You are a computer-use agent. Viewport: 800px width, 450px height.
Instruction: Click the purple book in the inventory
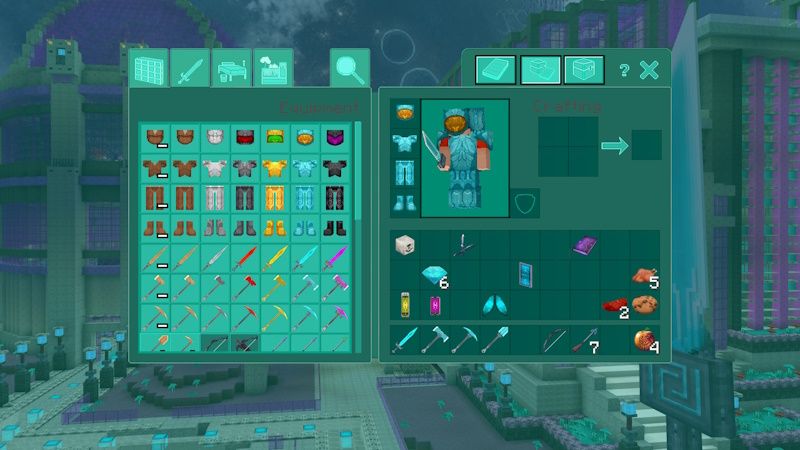(584, 245)
